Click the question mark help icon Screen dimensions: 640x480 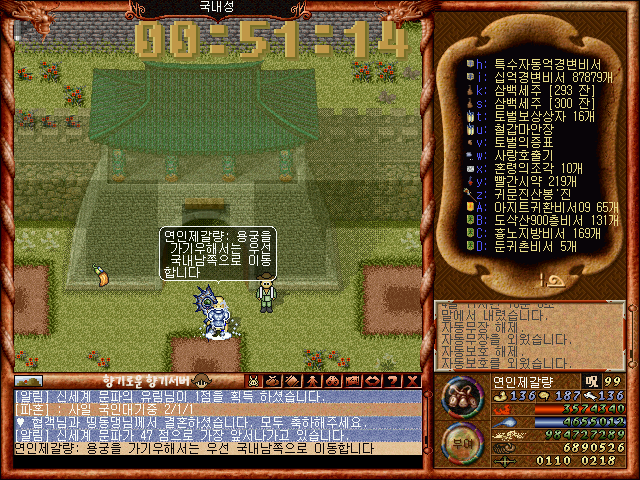(x=392, y=380)
